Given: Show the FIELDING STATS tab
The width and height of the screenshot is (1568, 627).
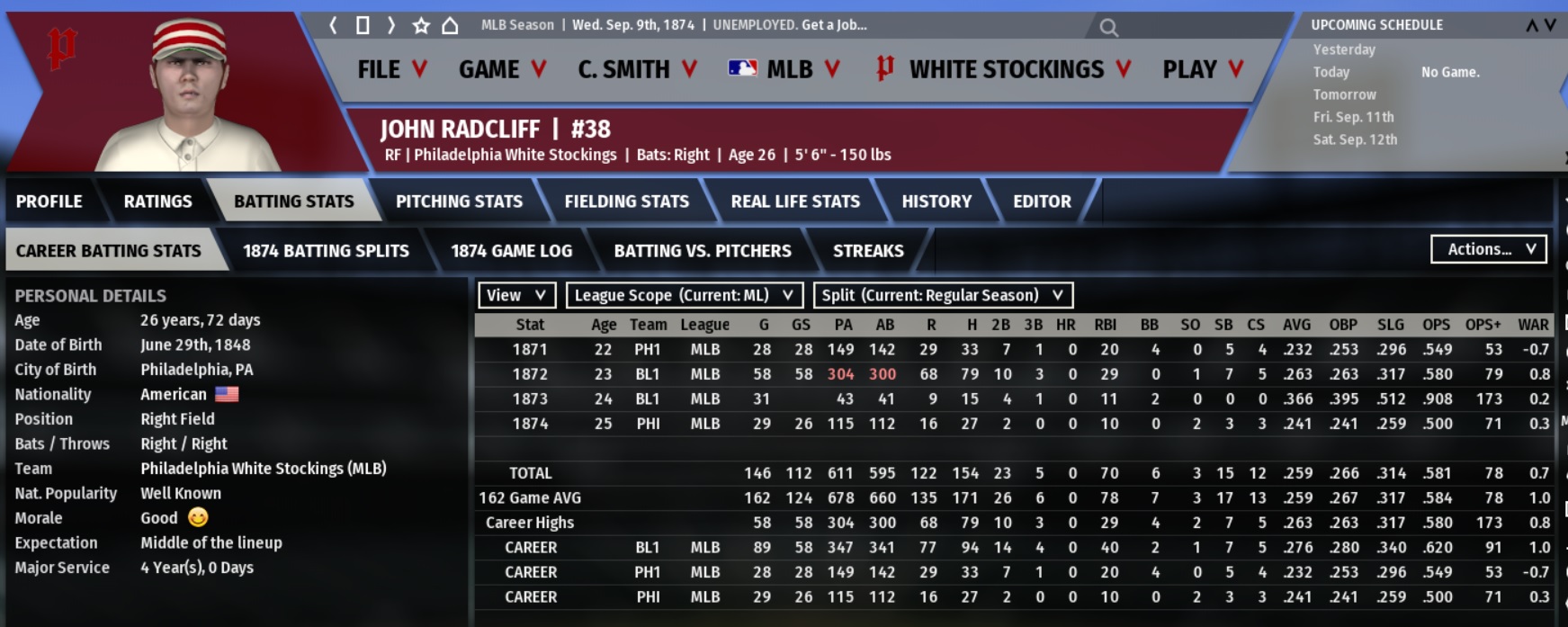Looking at the screenshot, I should point(626,202).
